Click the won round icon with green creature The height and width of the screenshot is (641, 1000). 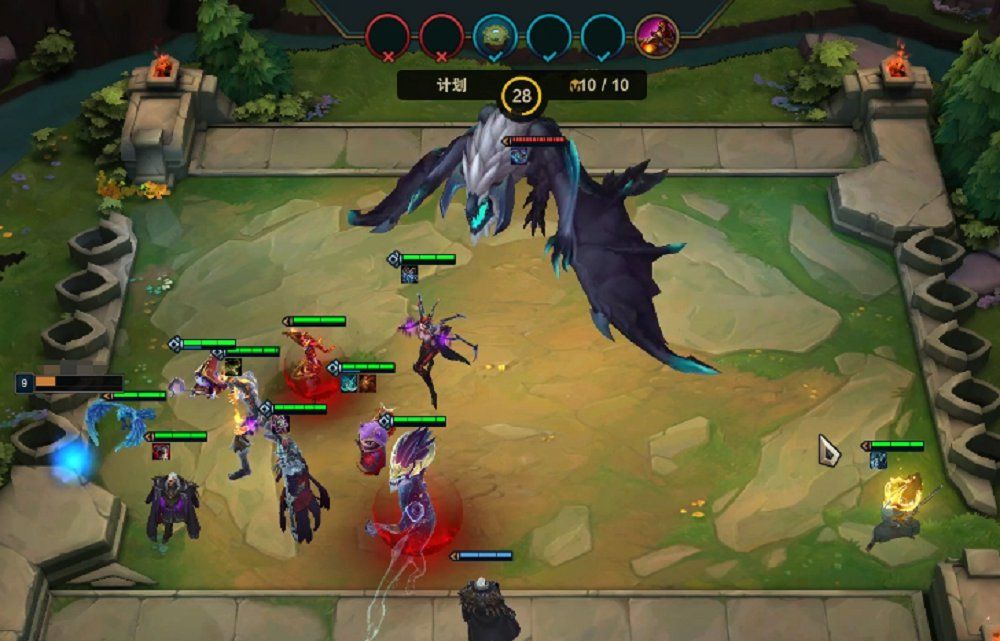coord(494,36)
